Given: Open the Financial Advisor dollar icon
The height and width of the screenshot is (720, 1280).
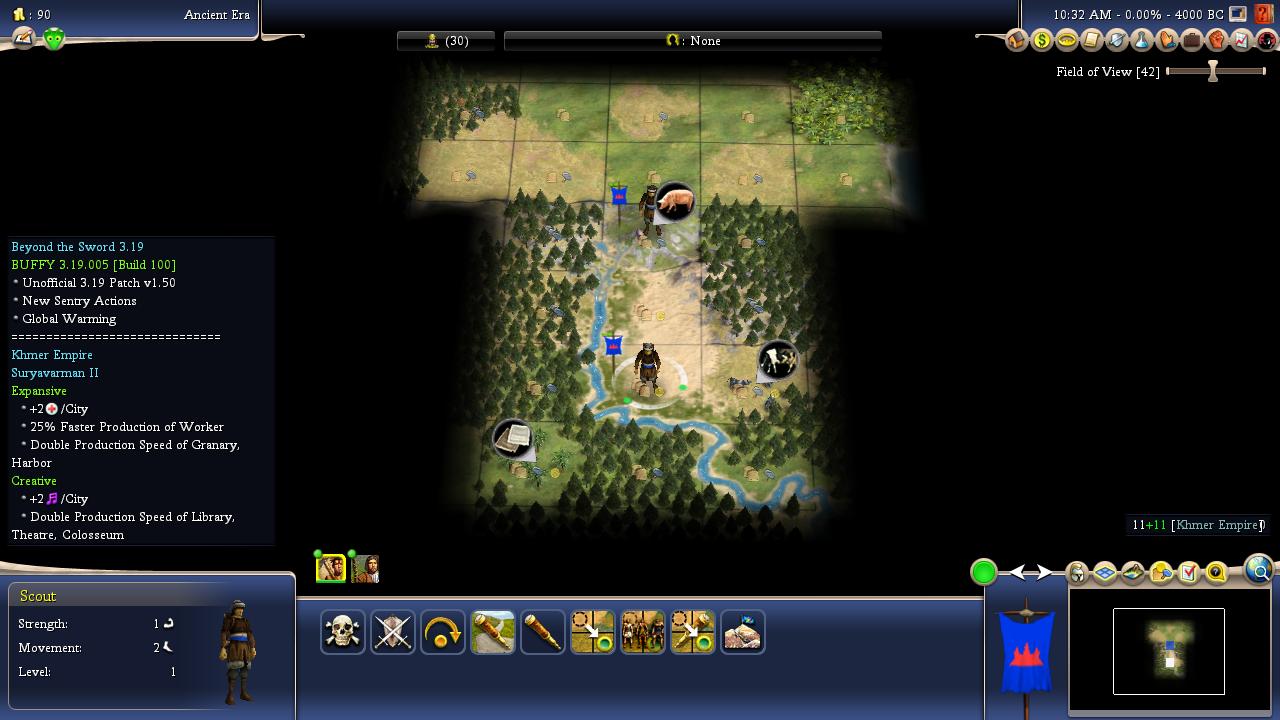Looking at the screenshot, I should [x=1042, y=41].
